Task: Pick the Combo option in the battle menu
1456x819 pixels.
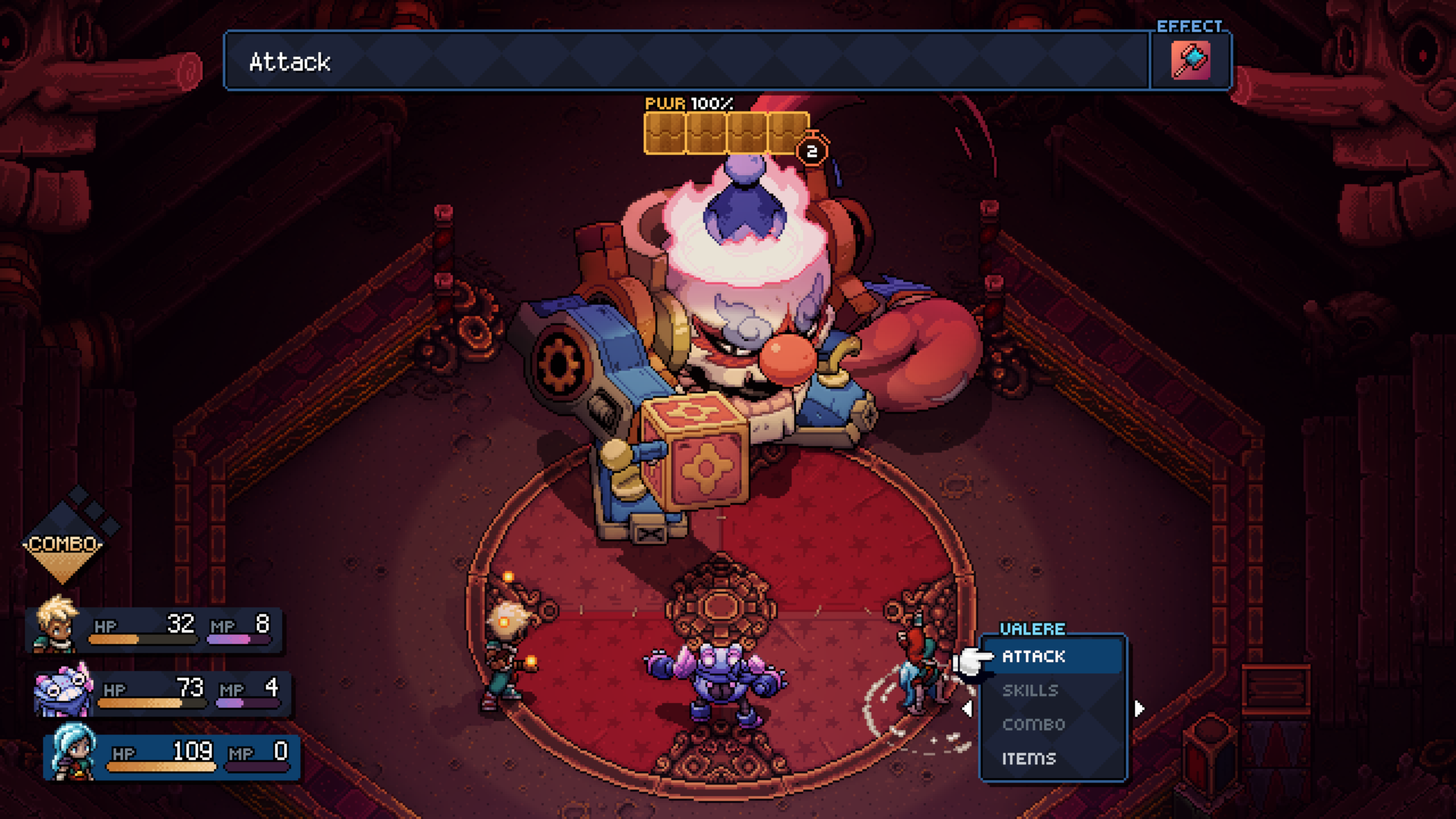Action: pos(1033,725)
